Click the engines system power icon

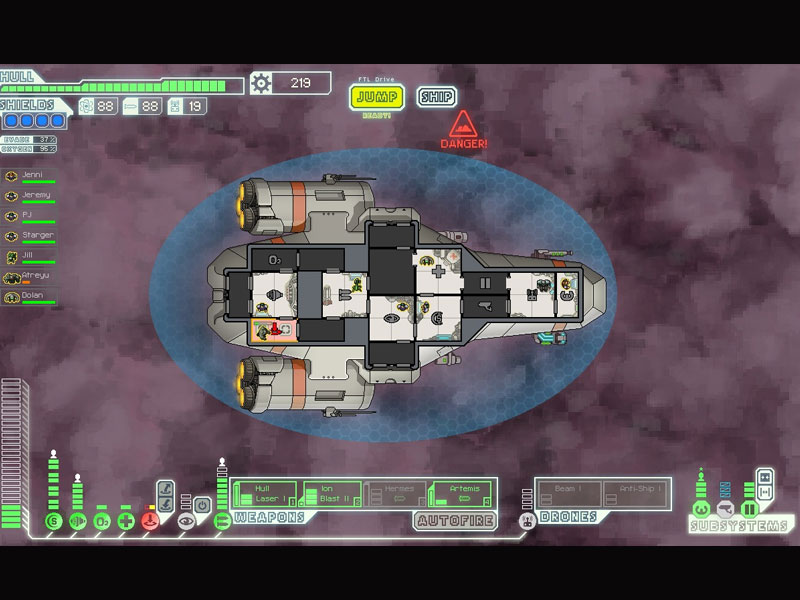tap(77, 520)
